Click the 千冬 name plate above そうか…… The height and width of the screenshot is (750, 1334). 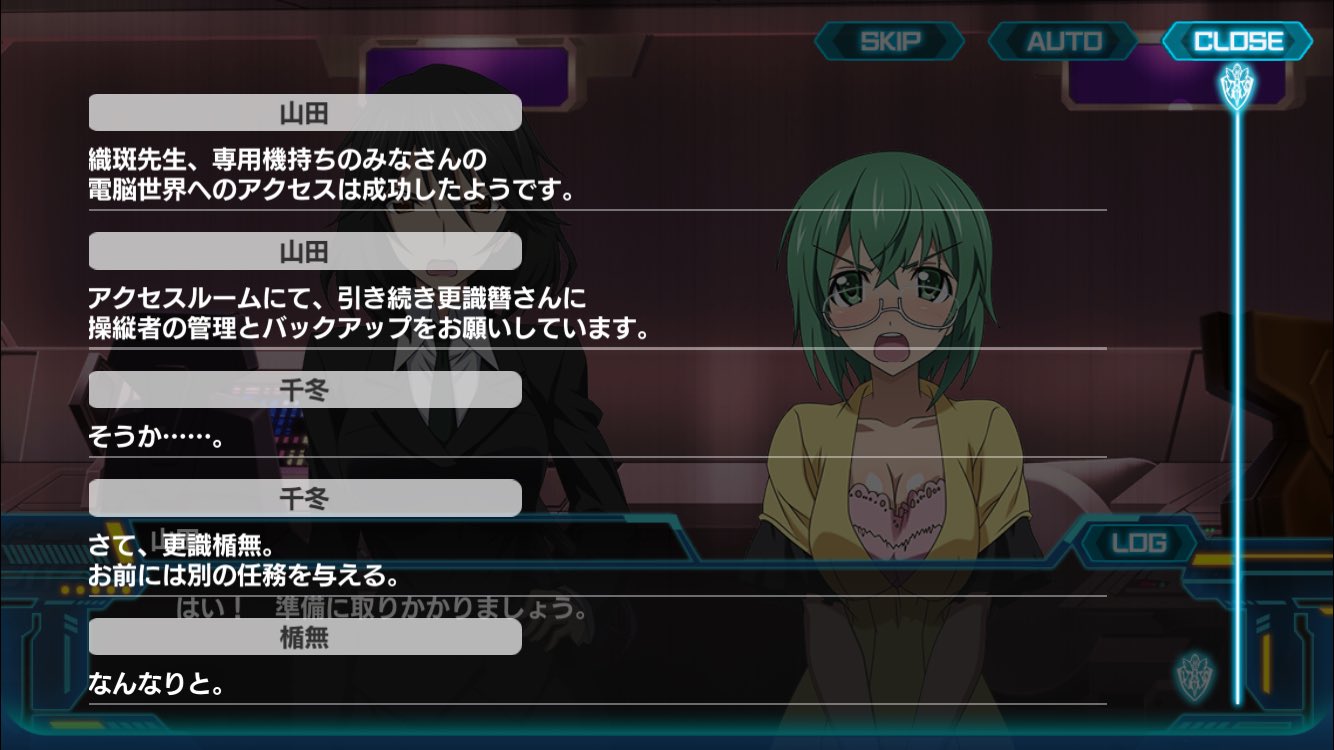305,390
